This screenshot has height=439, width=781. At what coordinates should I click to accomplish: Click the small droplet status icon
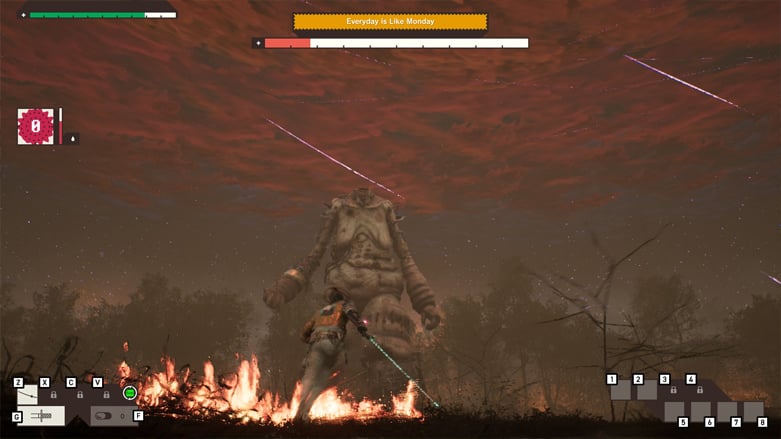(x=72, y=138)
